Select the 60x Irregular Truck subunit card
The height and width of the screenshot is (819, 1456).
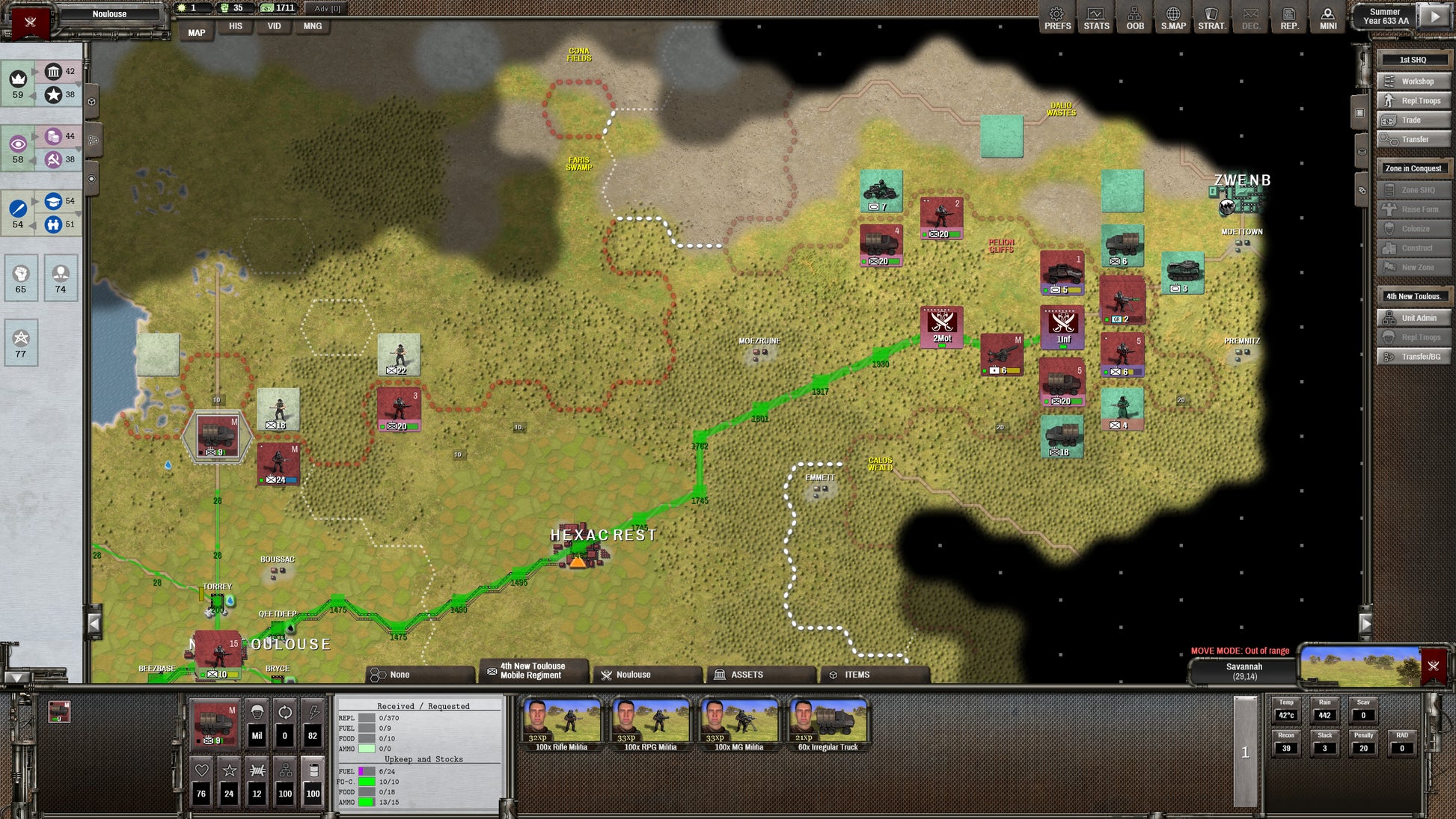click(828, 724)
